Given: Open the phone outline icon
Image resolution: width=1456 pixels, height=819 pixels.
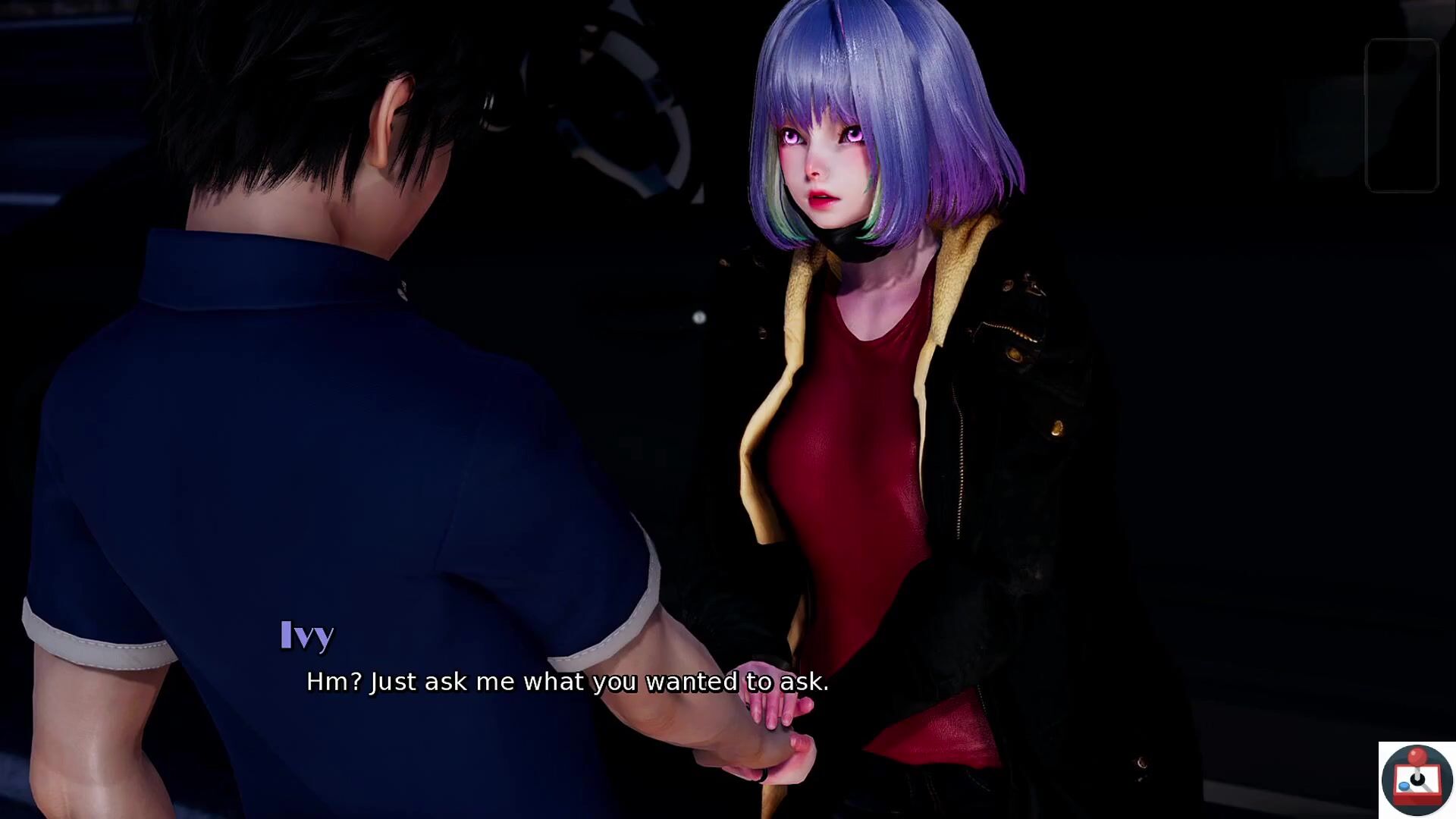Looking at the screenshot, I should (1401, 115).
